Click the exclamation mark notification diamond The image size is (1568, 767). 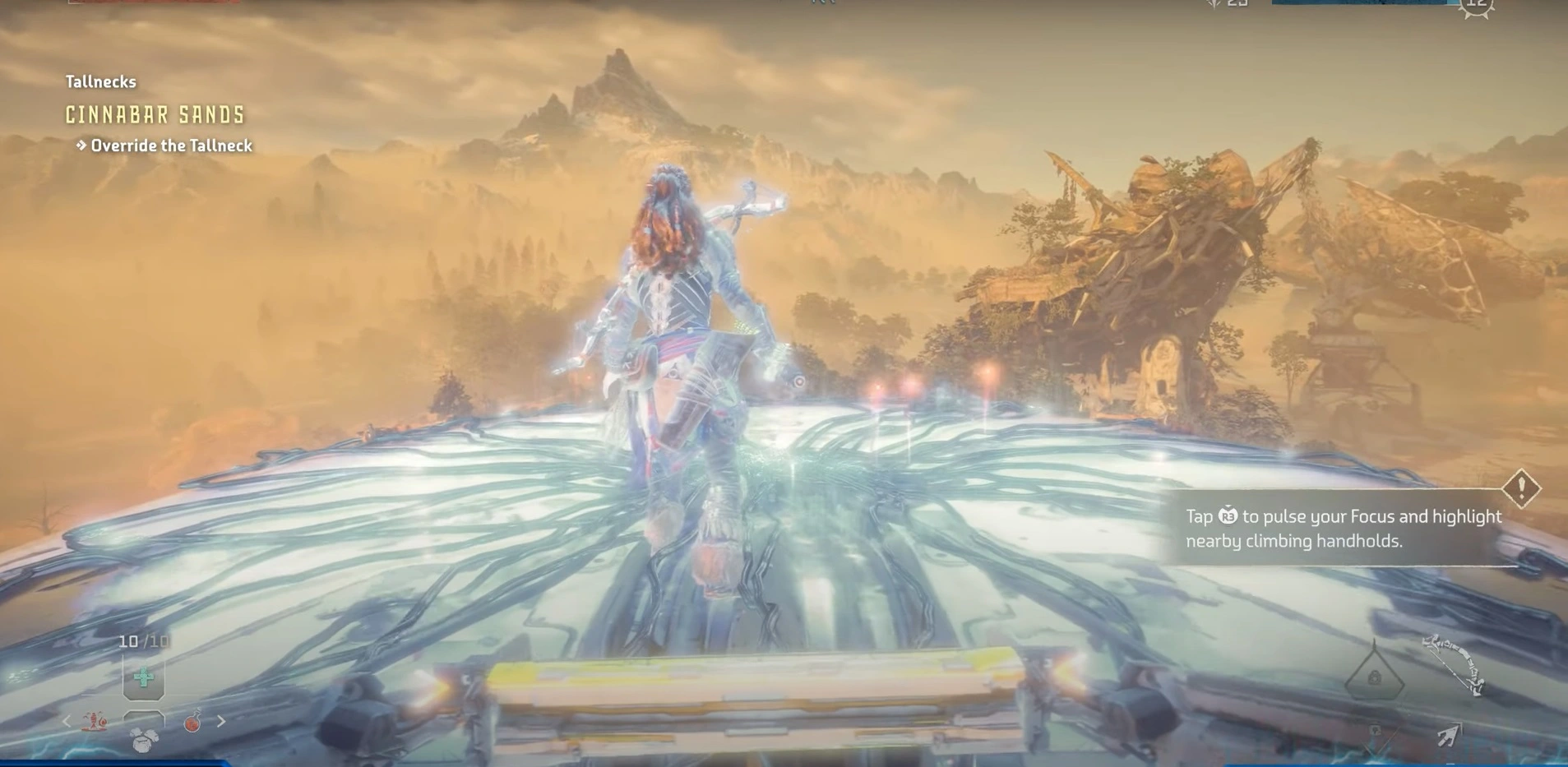(x=1521, y=489)
